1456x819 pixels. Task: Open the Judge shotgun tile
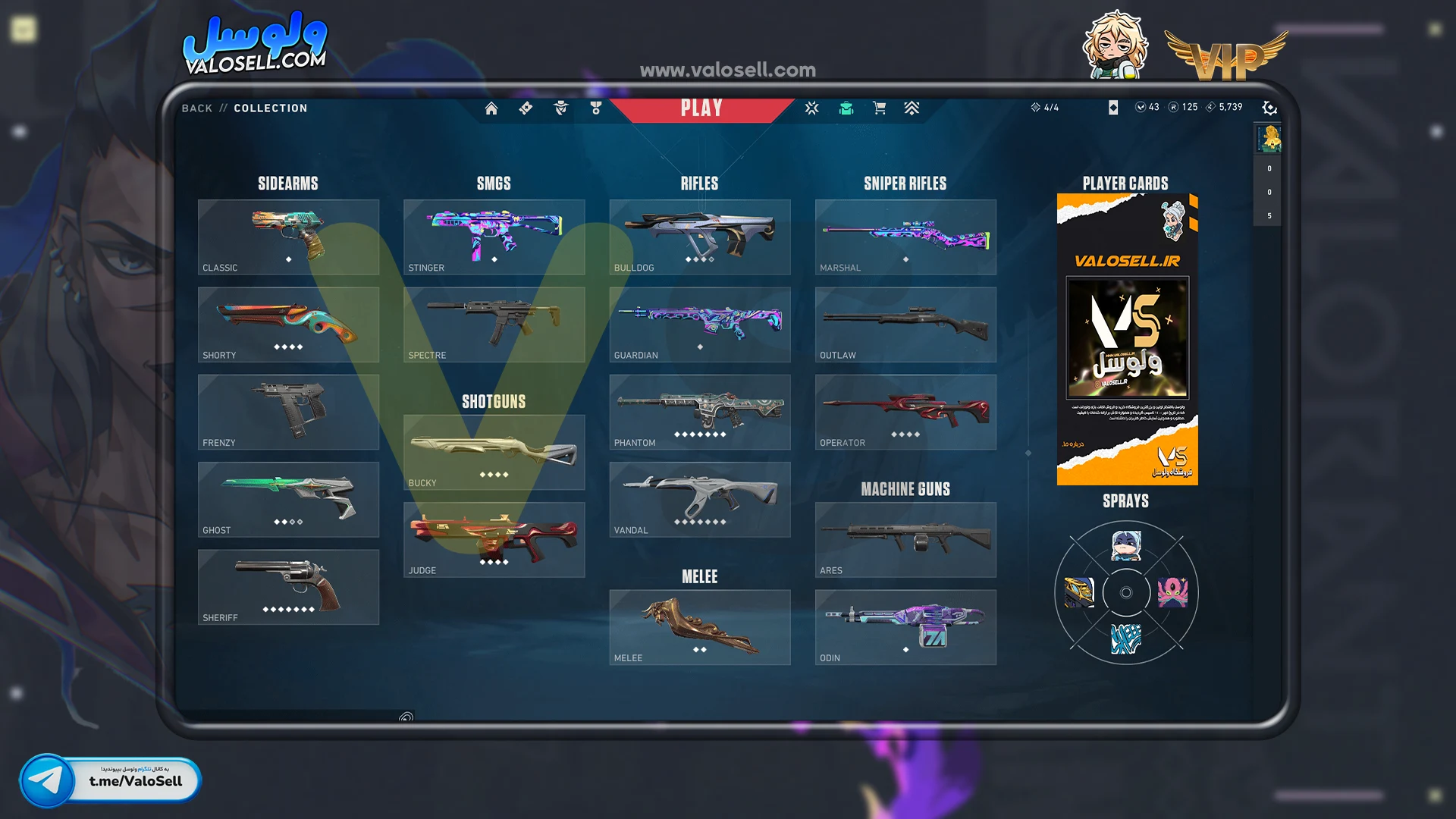(x=494, y=540)
